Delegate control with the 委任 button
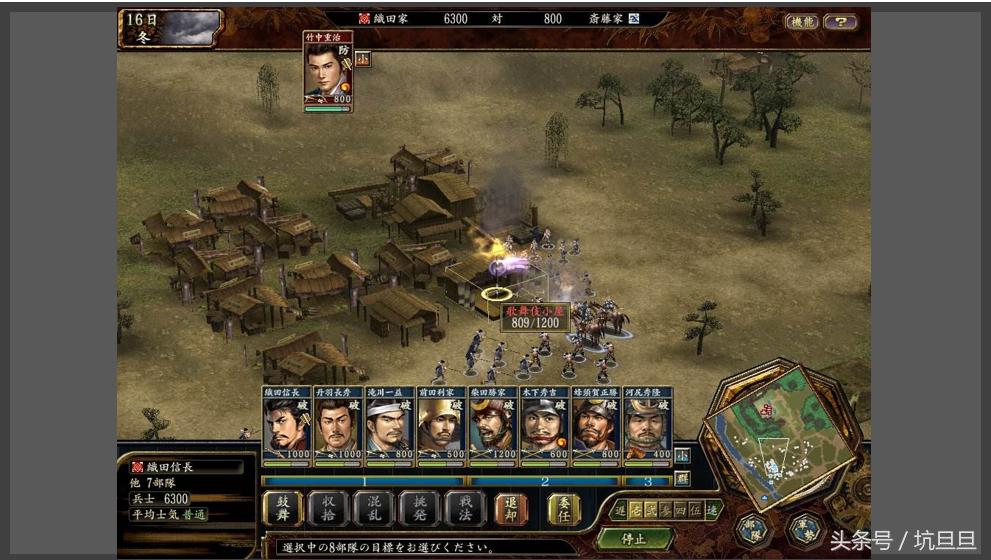 (564, 508)
